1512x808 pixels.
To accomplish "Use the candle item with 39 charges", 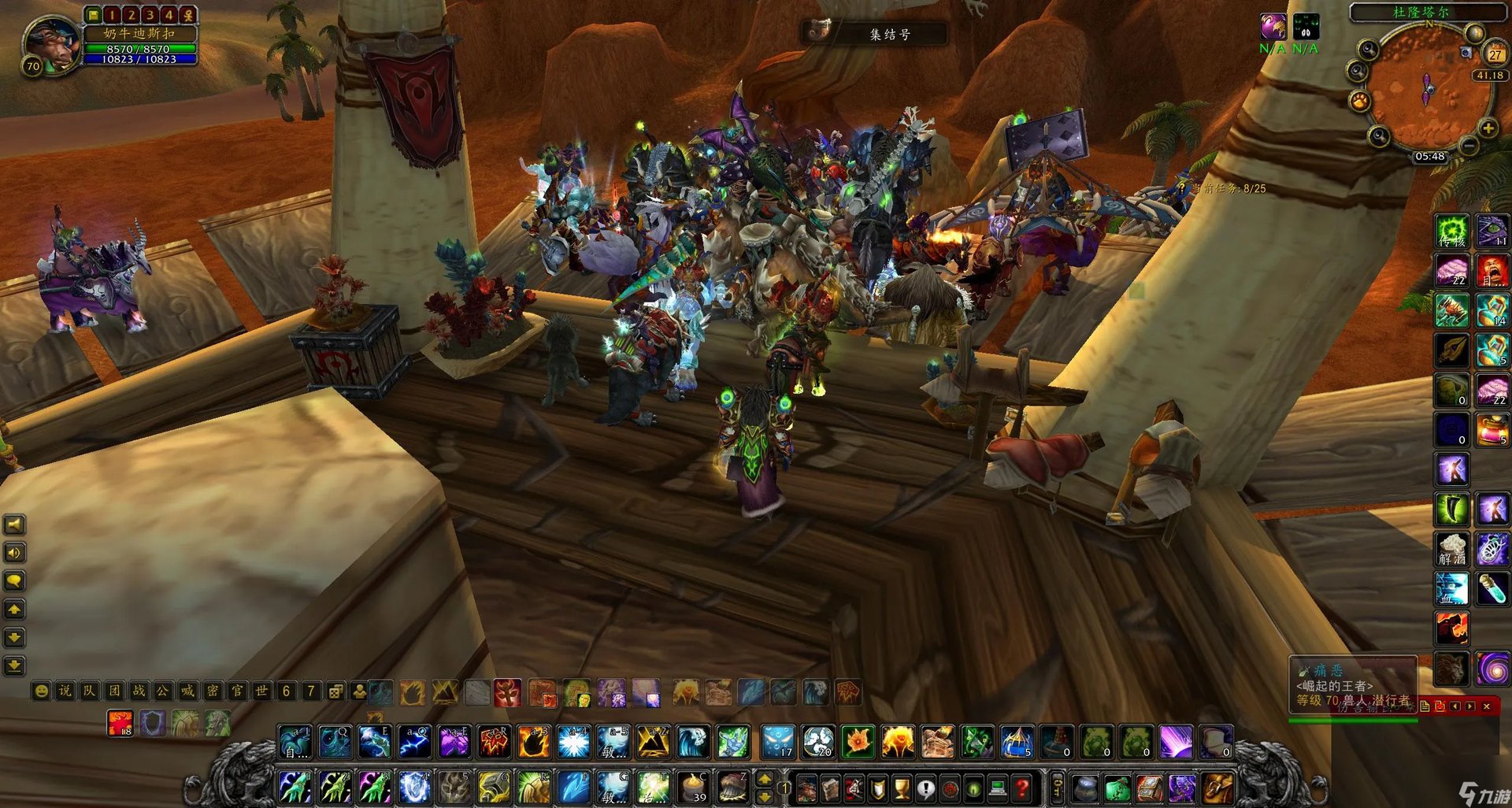I will [x=694, y=787].
